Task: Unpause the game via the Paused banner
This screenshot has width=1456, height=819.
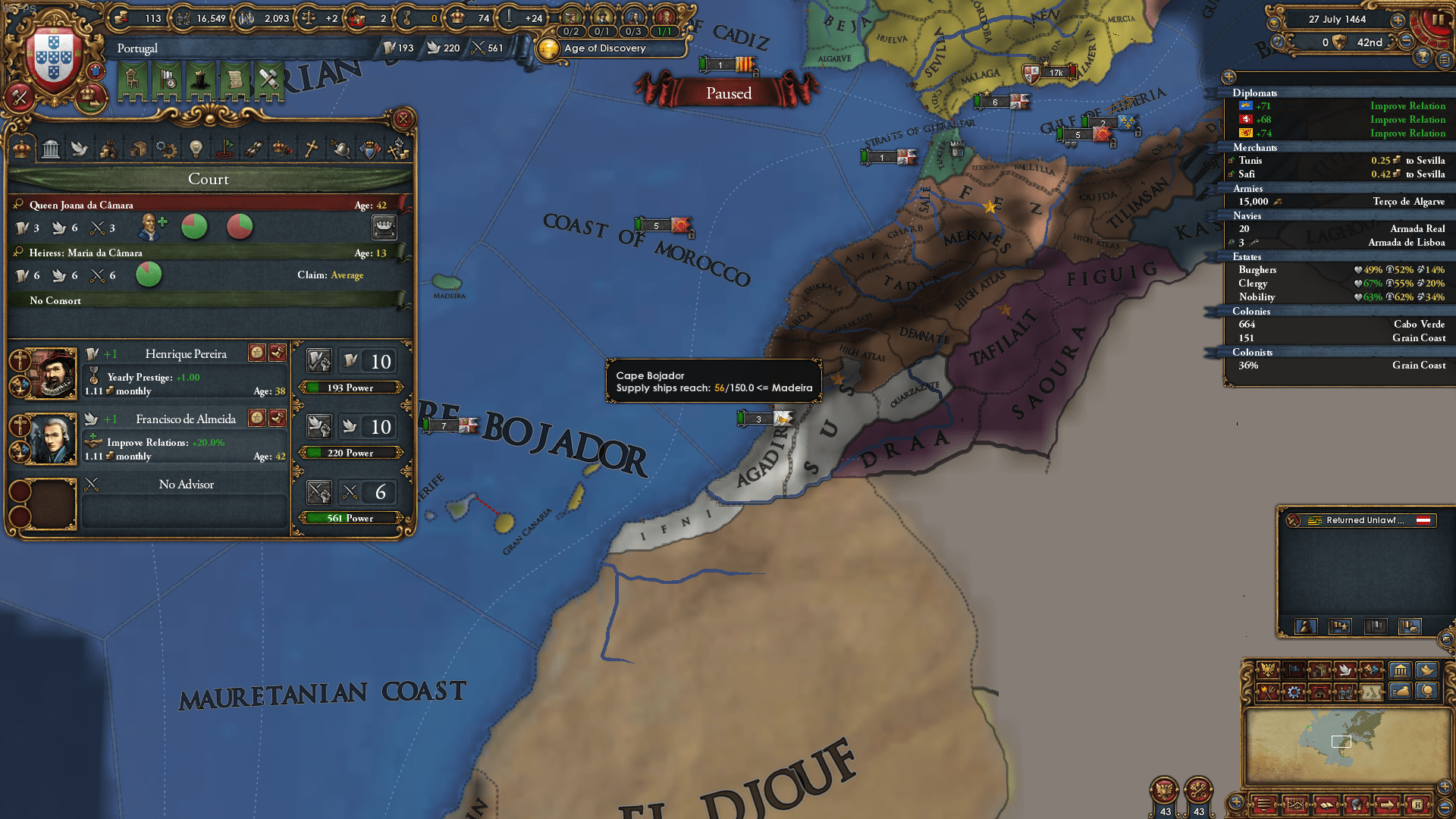Action: pos(727,93)
